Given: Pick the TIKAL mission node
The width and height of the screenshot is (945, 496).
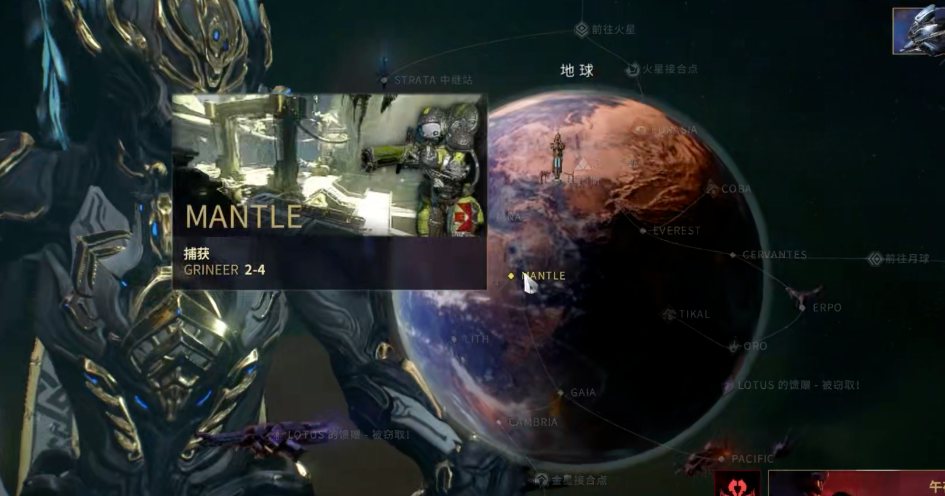Looking at the screenshot, I should click(670, 315).
